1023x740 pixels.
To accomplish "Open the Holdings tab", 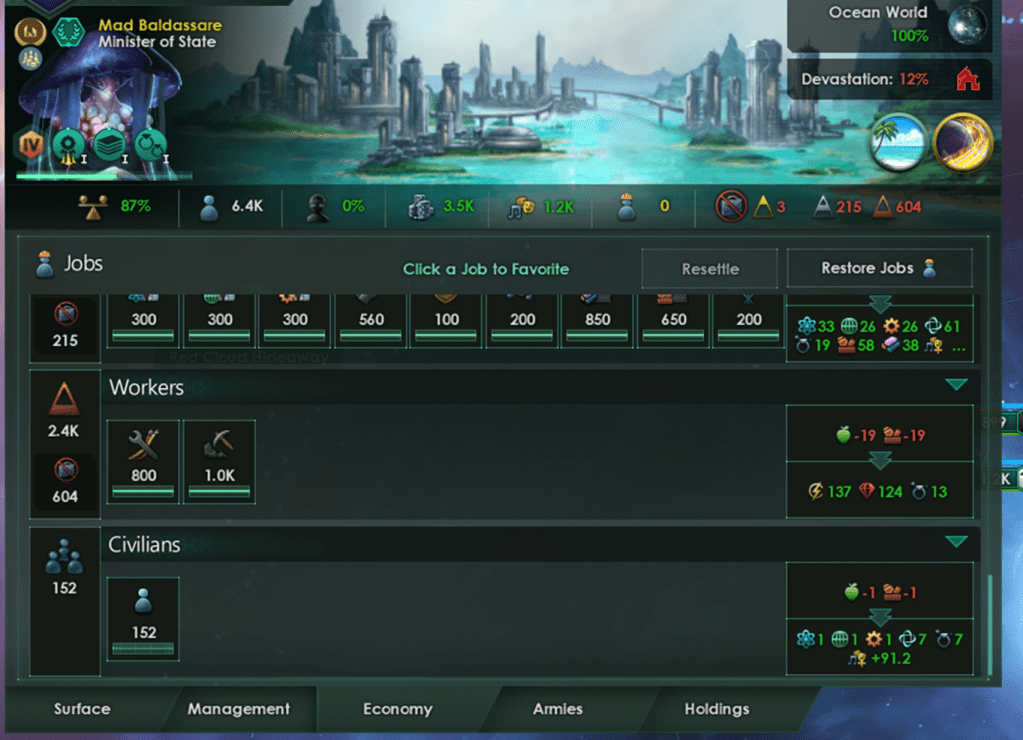I will 716,709.
